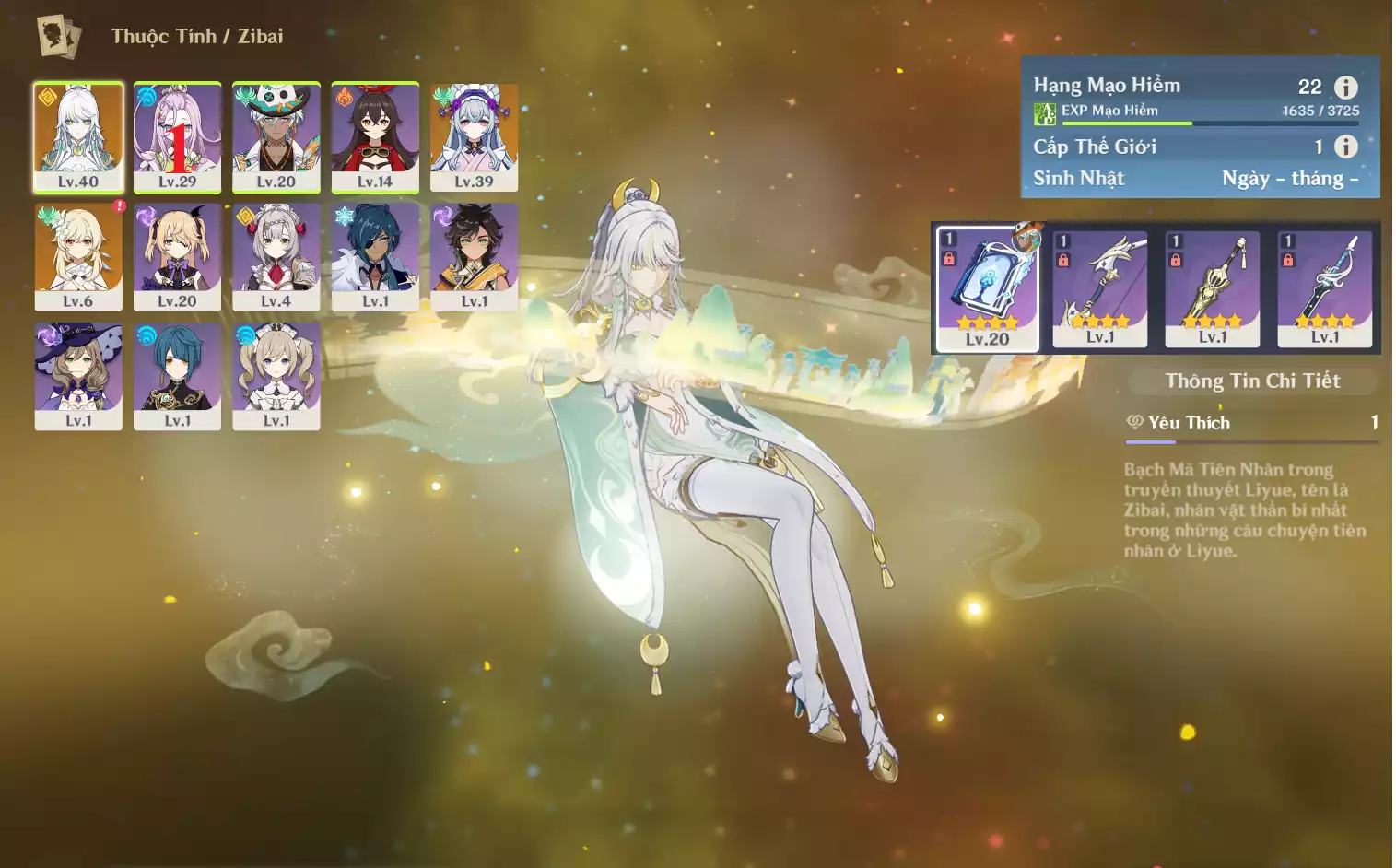Choose the white bow weapon card
The image size is (1396, 868).
pos(1099,287)
